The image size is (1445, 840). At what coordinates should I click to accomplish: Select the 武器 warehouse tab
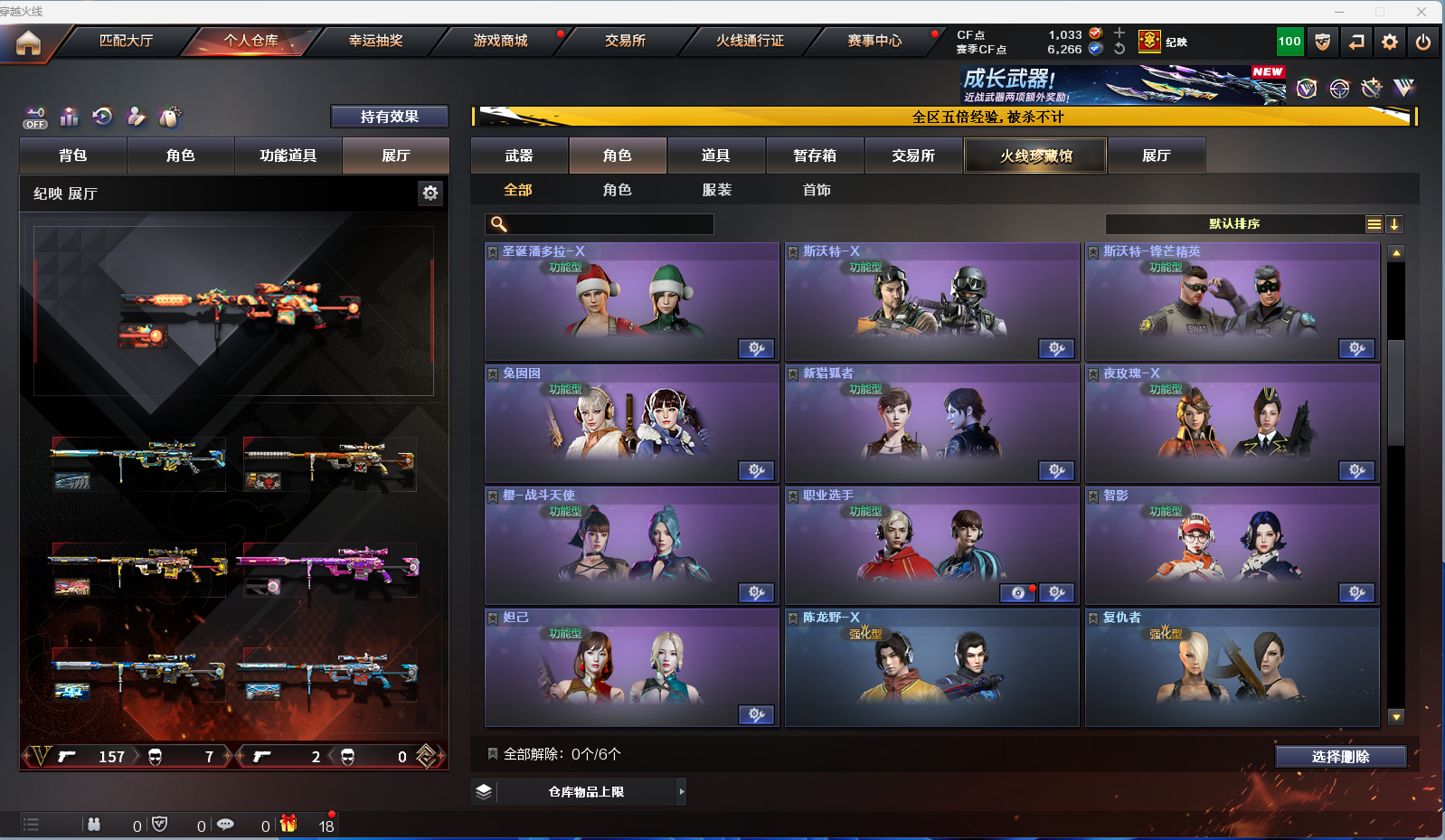[519, 156]
